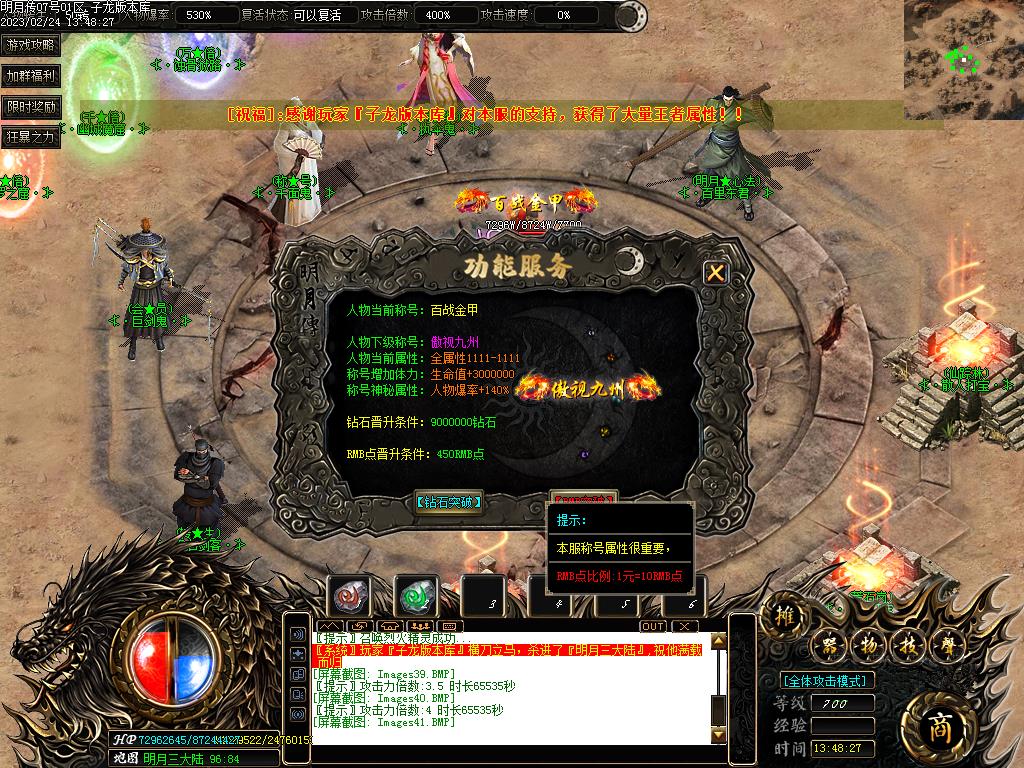
Task: Click the 钻石突破 button
Action: 449,502
